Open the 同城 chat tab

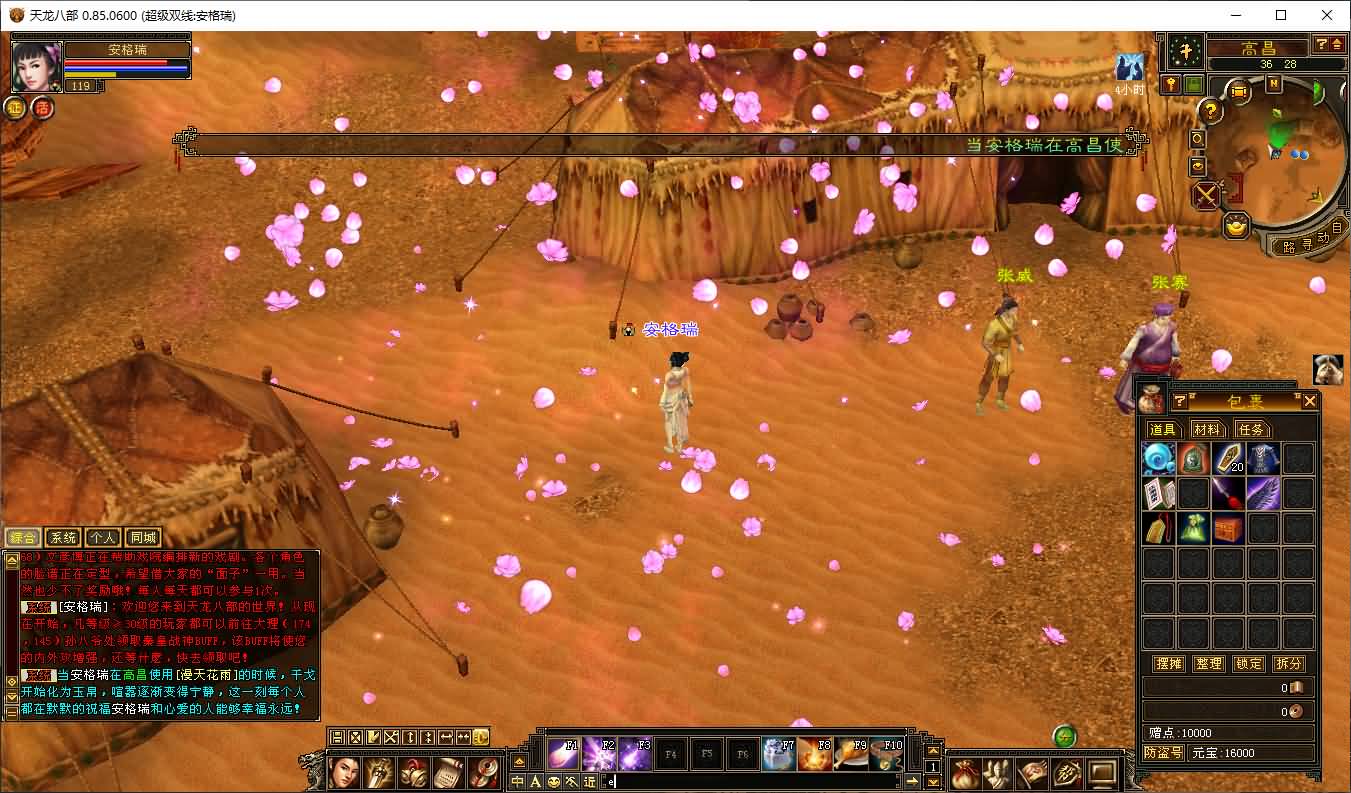click(143, 538)
